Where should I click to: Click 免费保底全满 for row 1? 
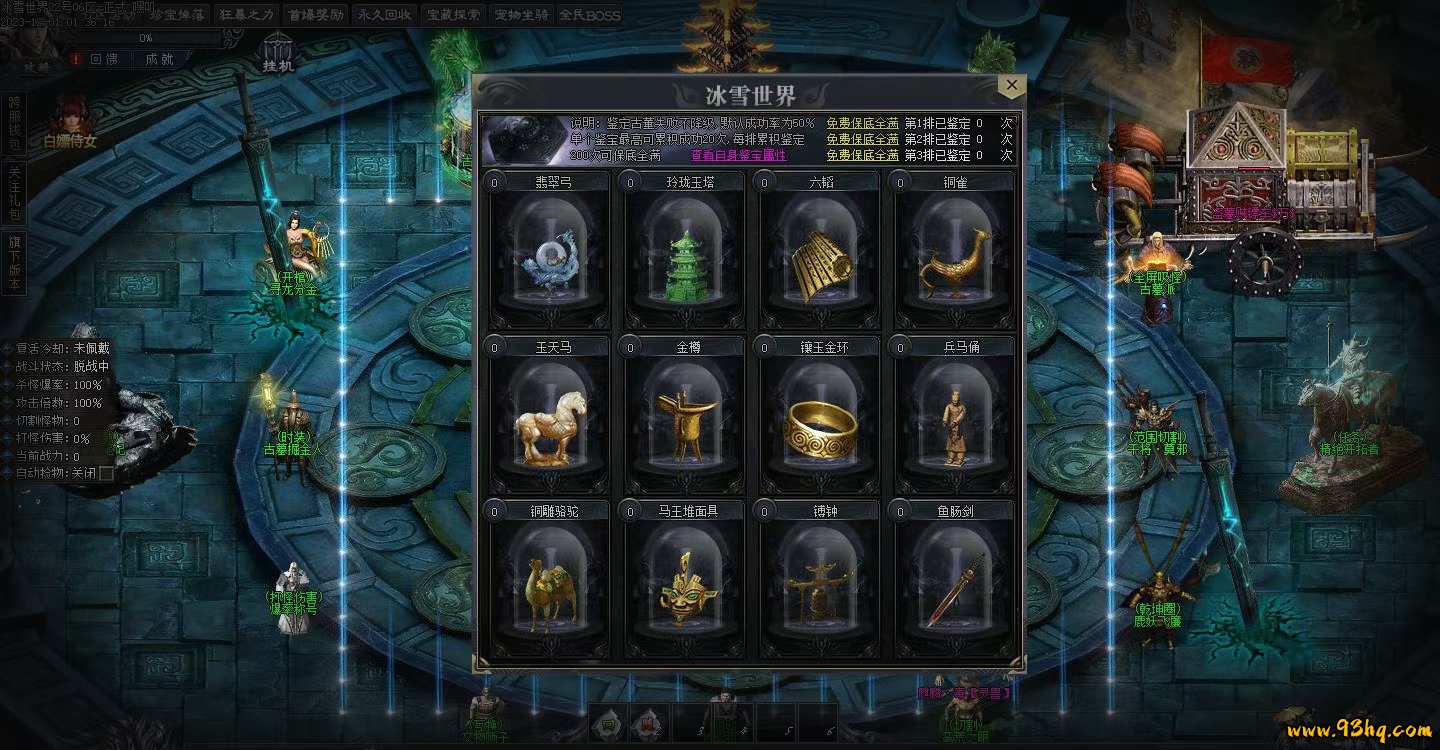862,123
